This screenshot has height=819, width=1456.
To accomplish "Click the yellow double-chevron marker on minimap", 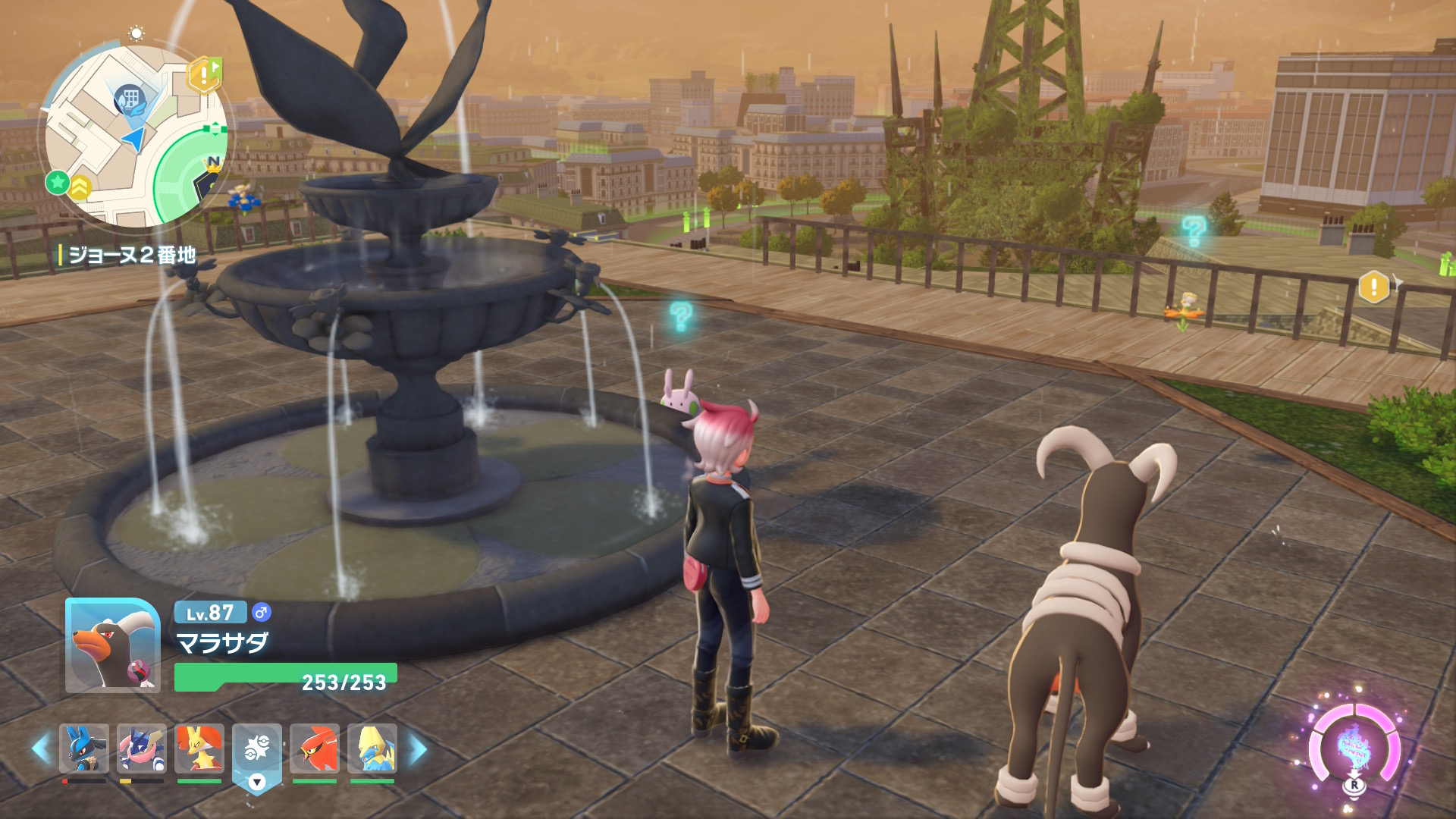I will (x=80, y=187).
